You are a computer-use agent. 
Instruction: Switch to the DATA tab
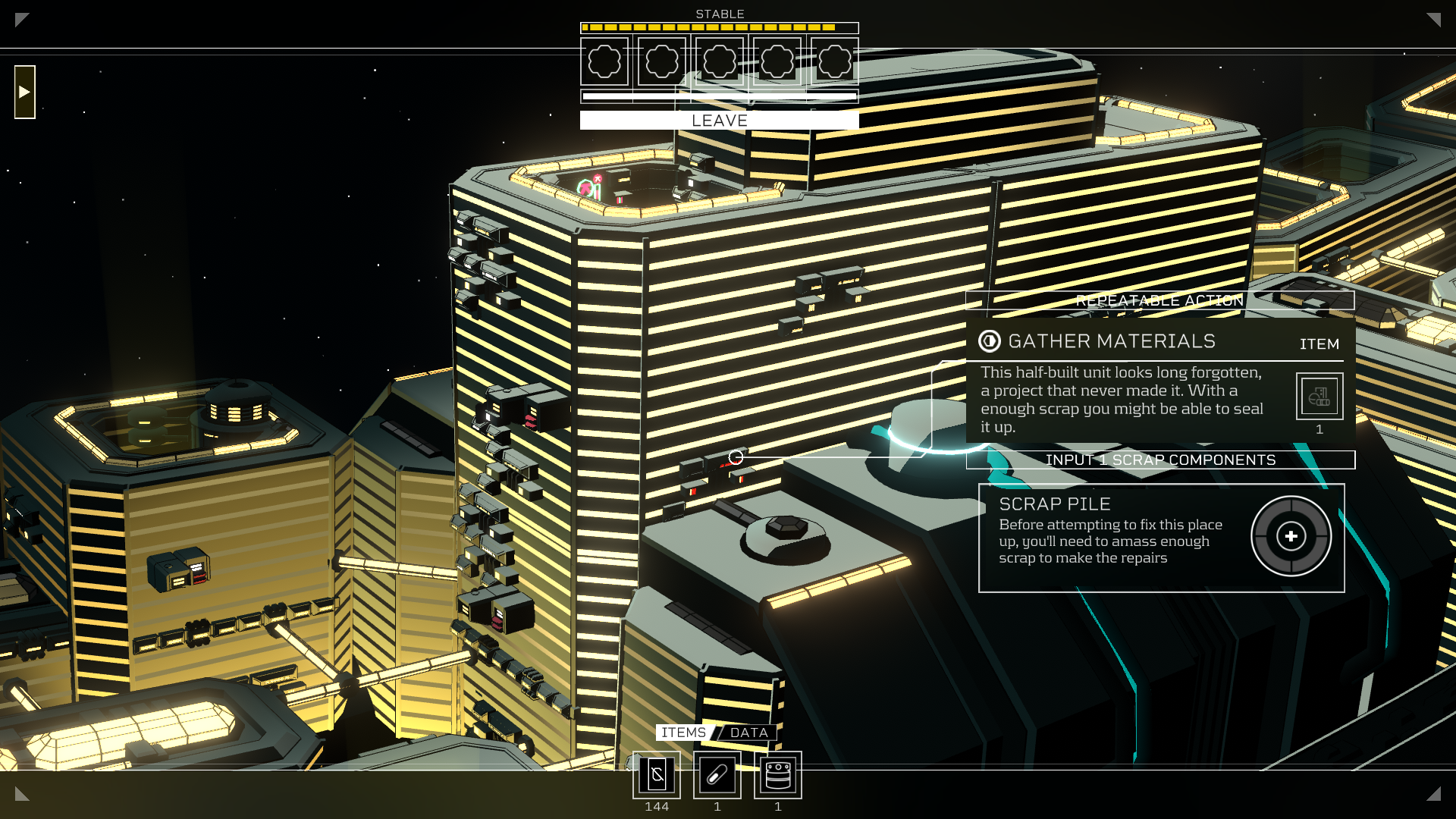(748, 733)
